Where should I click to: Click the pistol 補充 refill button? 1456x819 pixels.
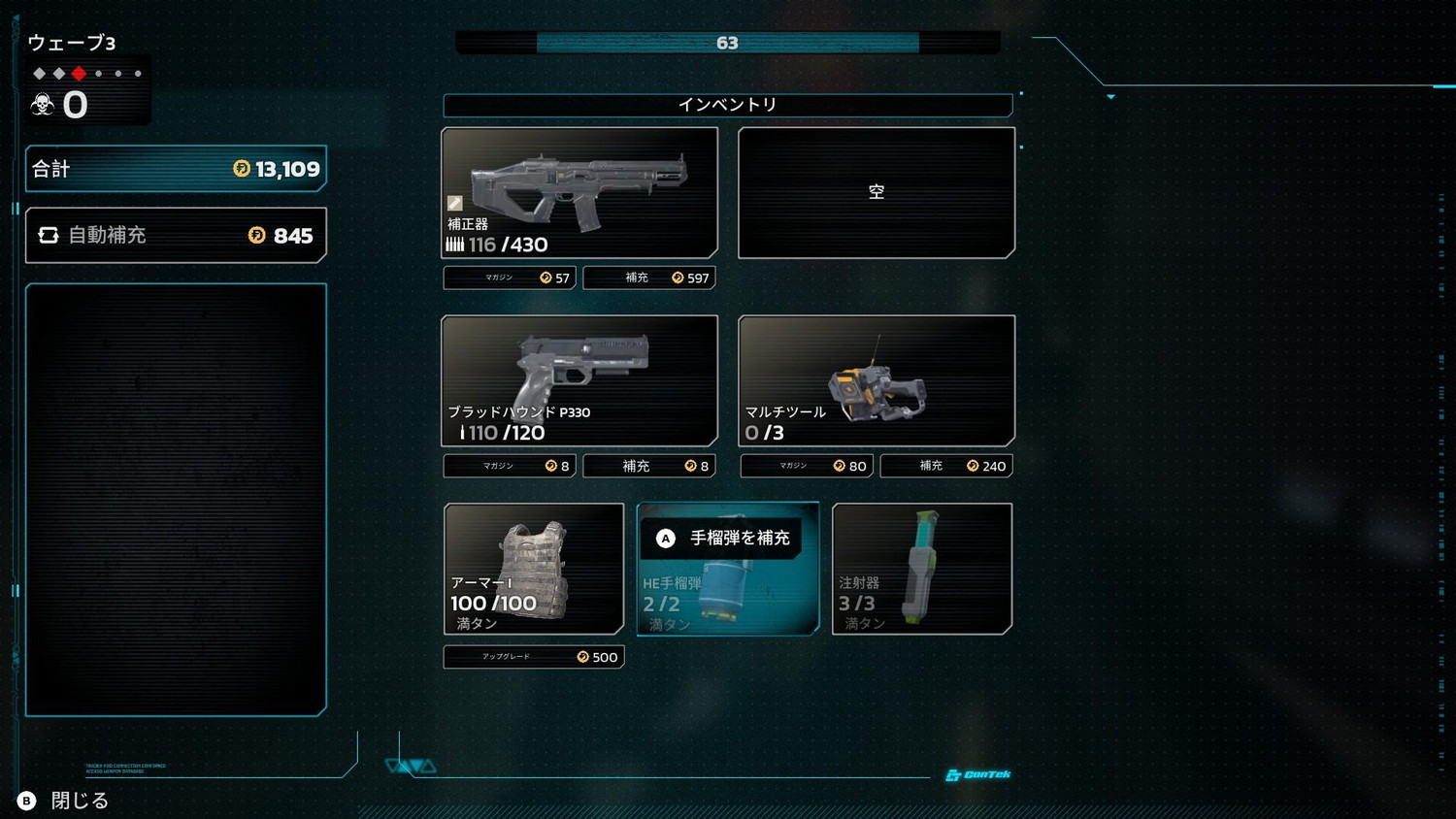click(649, 466)
